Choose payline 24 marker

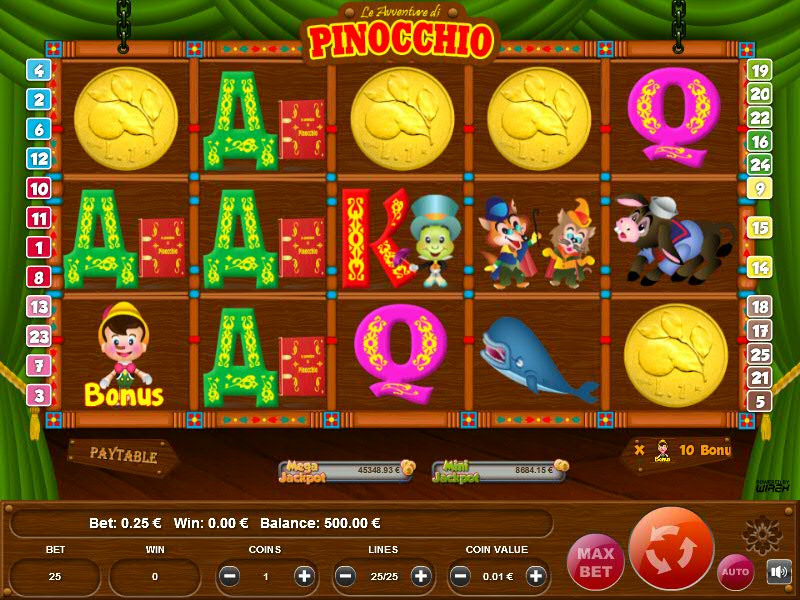(x=760, y=164)
